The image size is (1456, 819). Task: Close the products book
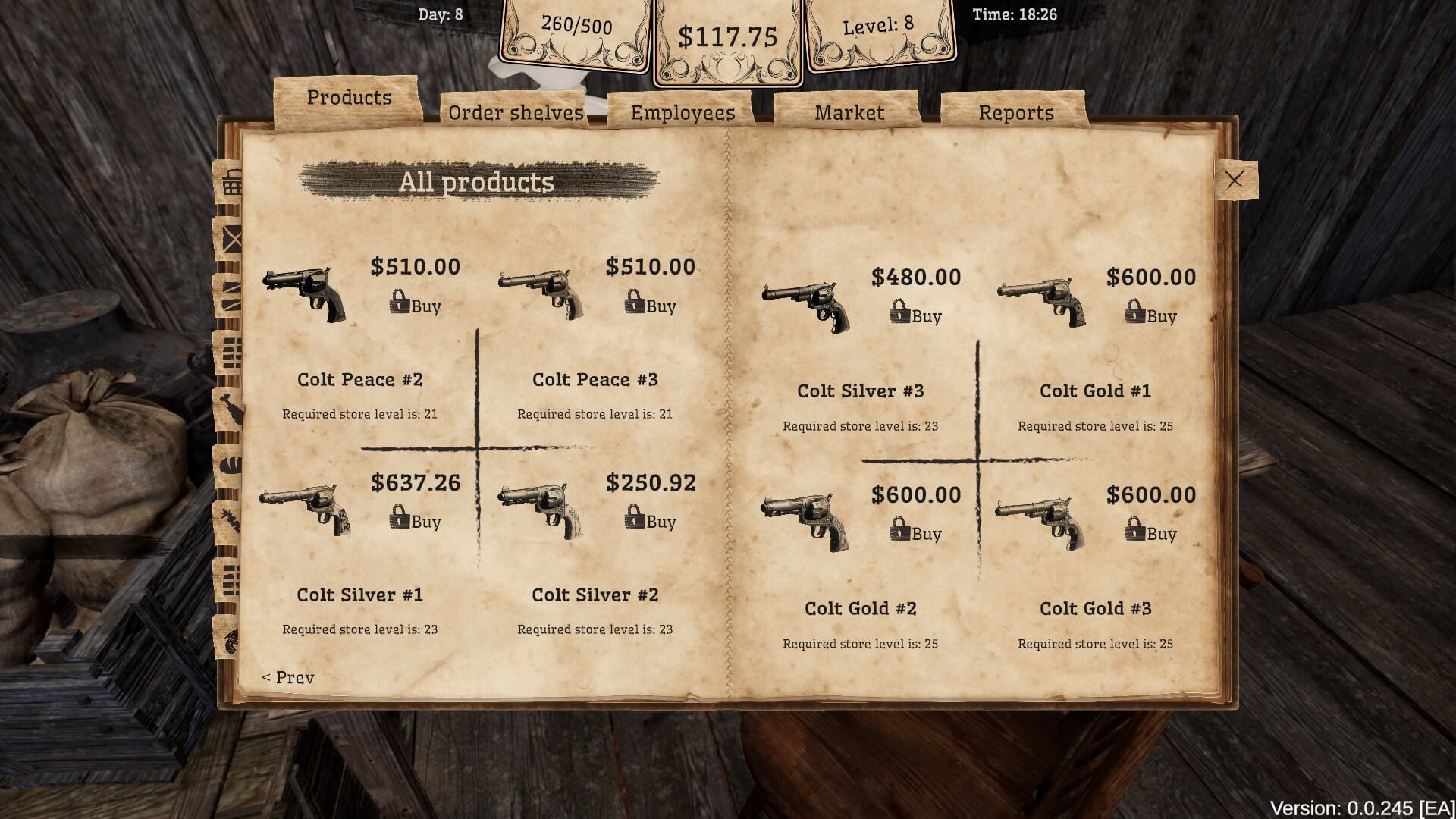click(1235, 180)
